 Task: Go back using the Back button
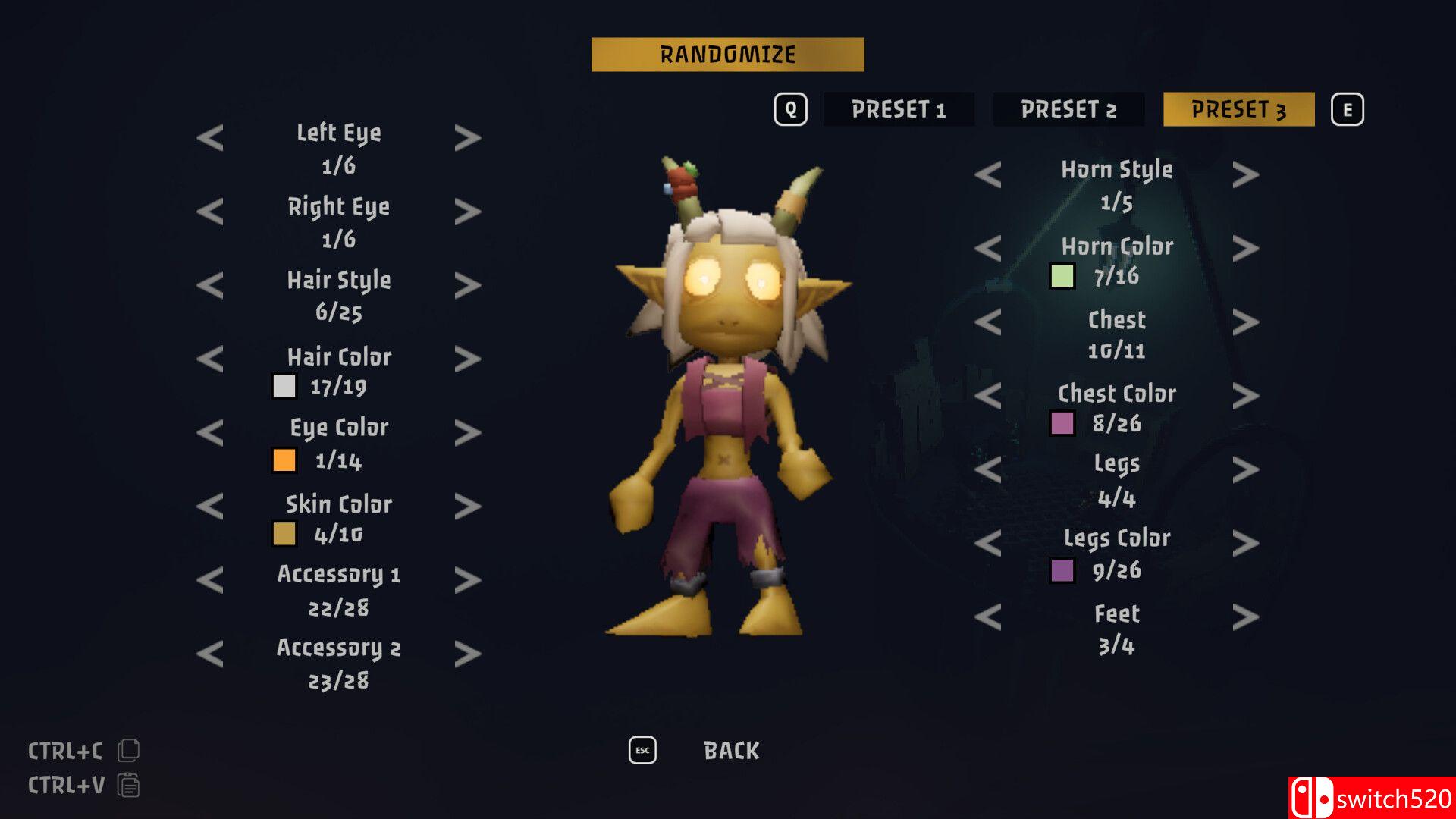tap(731, 750)
